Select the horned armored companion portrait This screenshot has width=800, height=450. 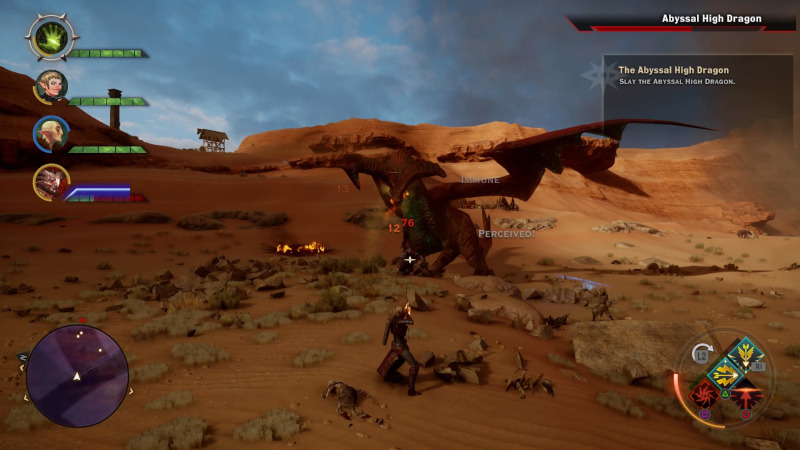coord(49,182)
